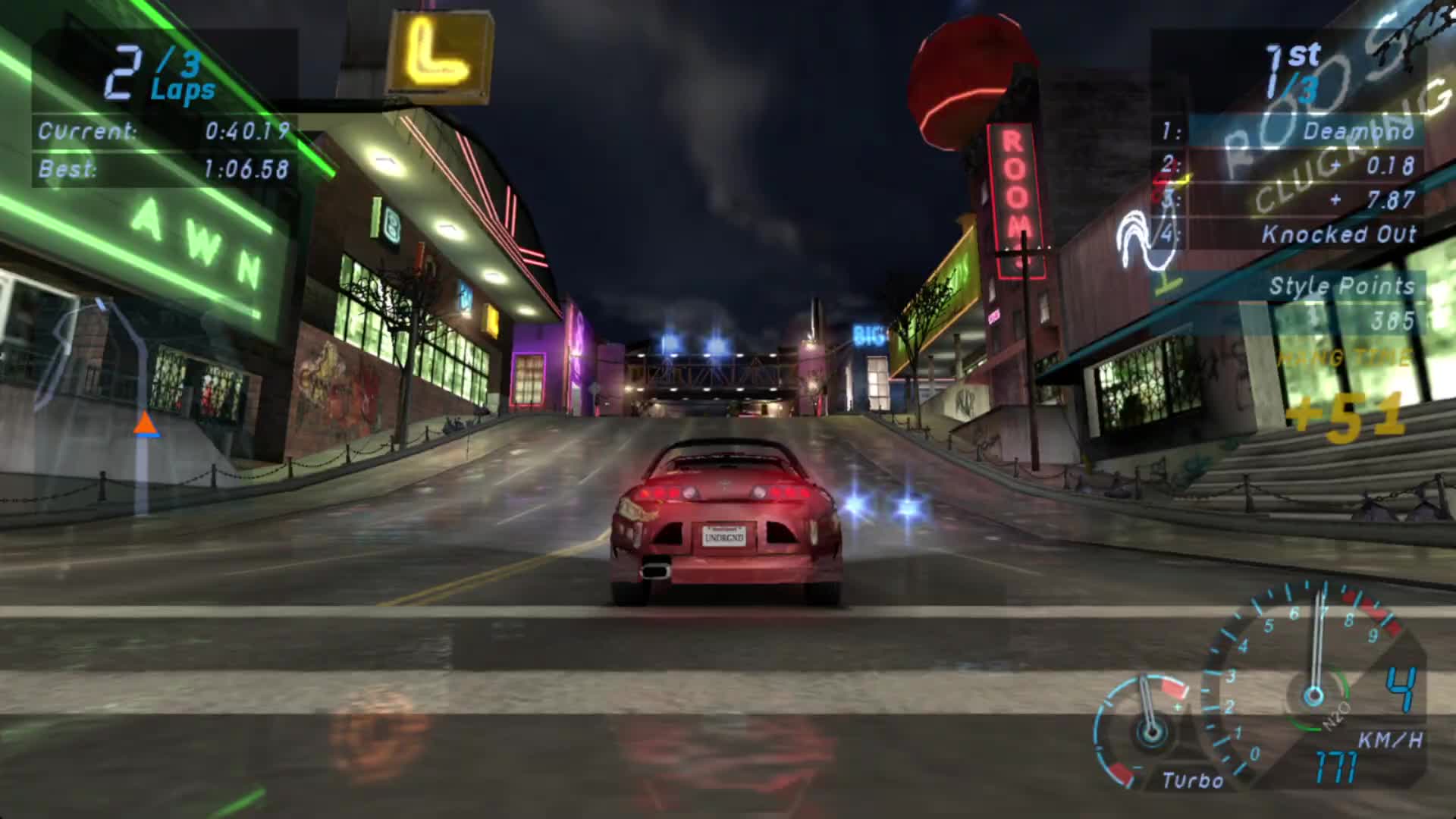Screen dimensions: 1456x819
Task: Select the Deamono entry in standings
Action: pos(1357,130)
